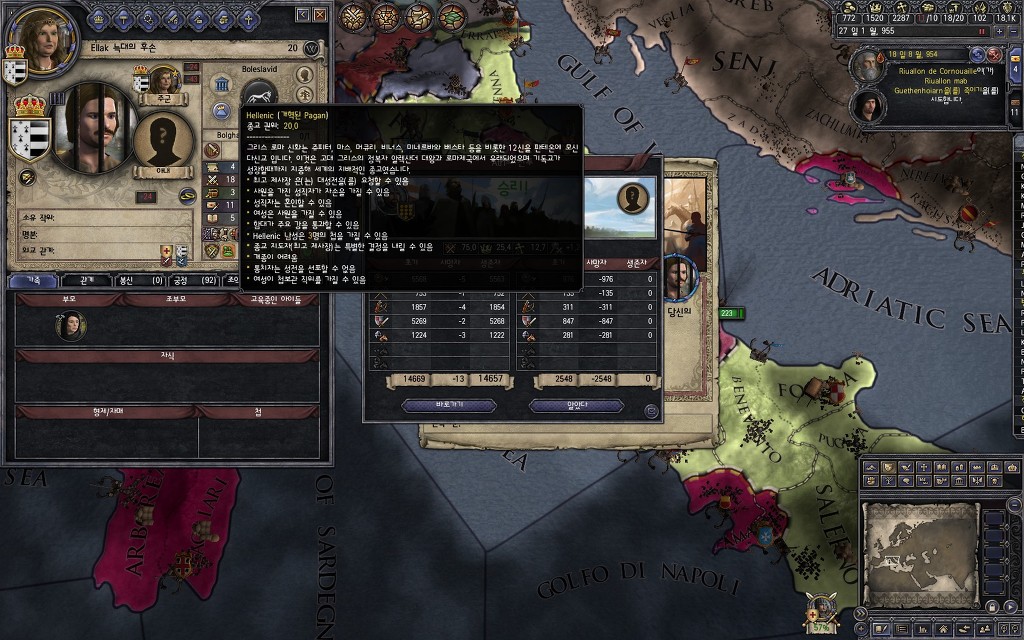1024x640 pixels.
Task: Confirm the battle report with 알았다
Action: click(x=576, y=405)
